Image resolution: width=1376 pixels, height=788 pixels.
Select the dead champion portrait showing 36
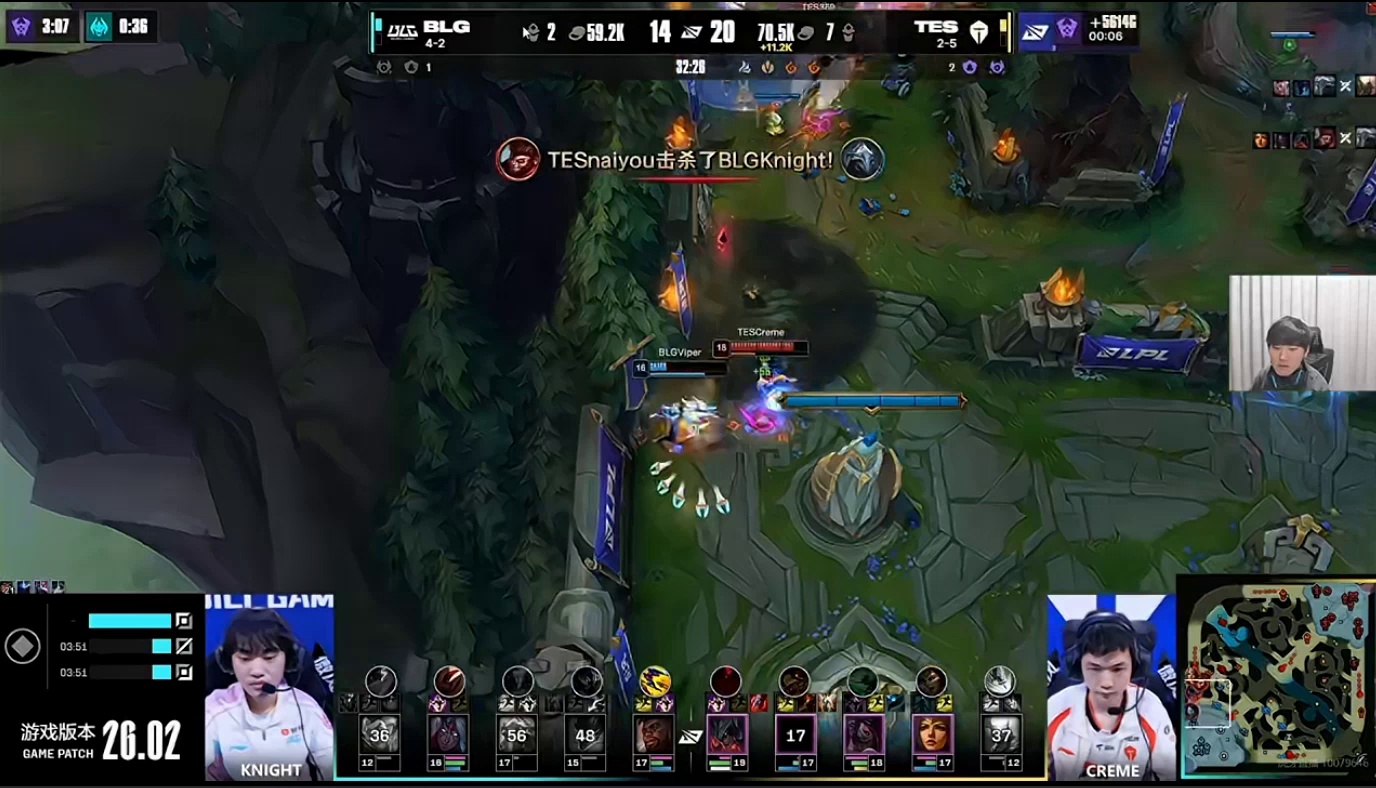tap(380, 735)
